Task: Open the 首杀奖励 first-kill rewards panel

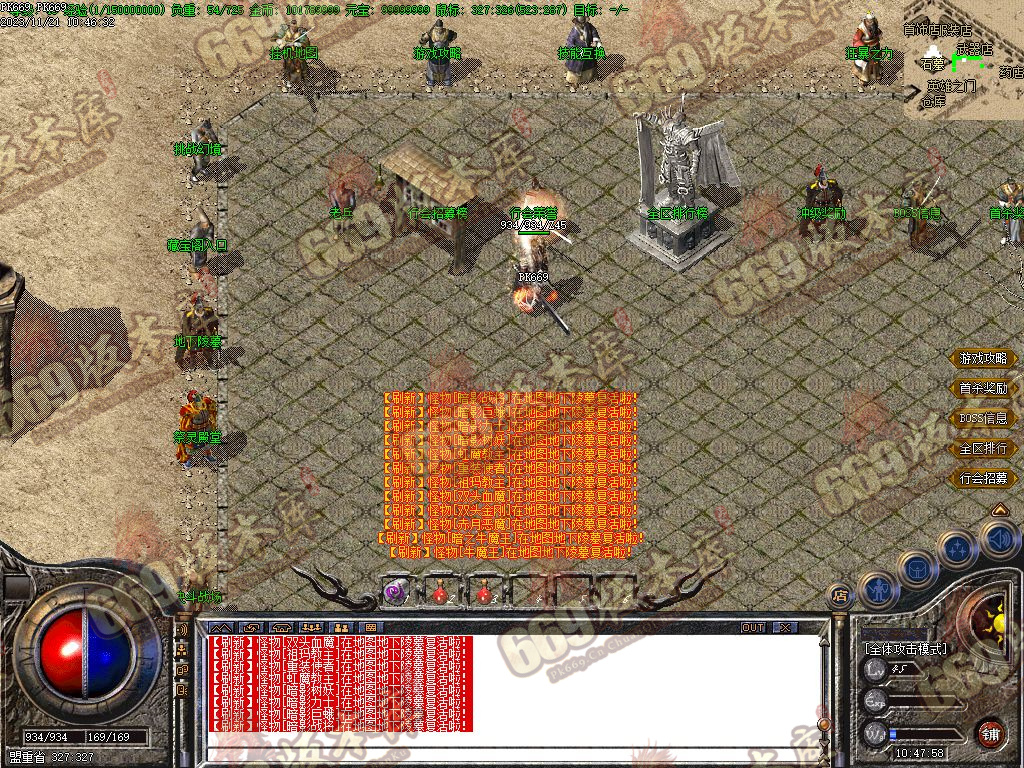Action: (x=985, y=389)
